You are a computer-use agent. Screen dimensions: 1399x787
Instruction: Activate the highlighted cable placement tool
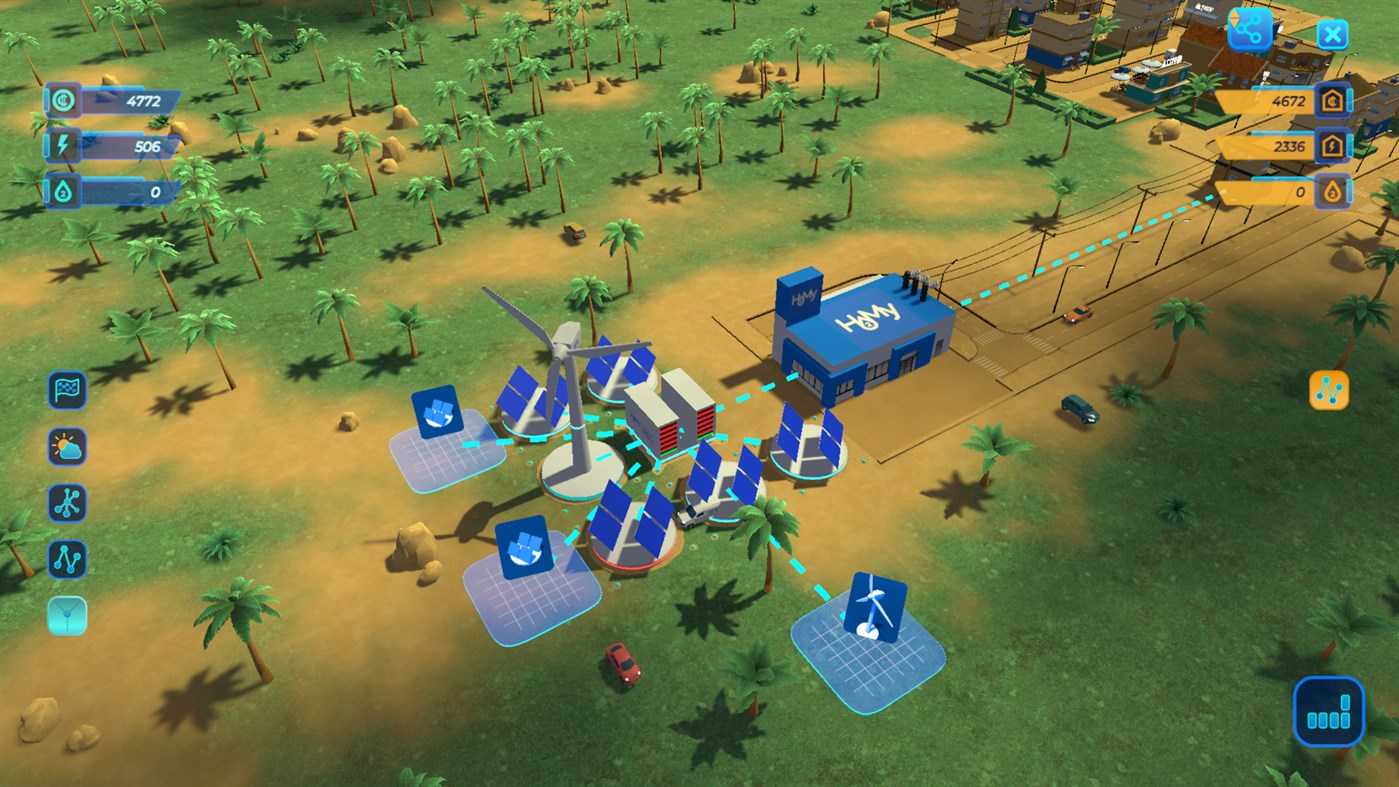coord(65,617)
